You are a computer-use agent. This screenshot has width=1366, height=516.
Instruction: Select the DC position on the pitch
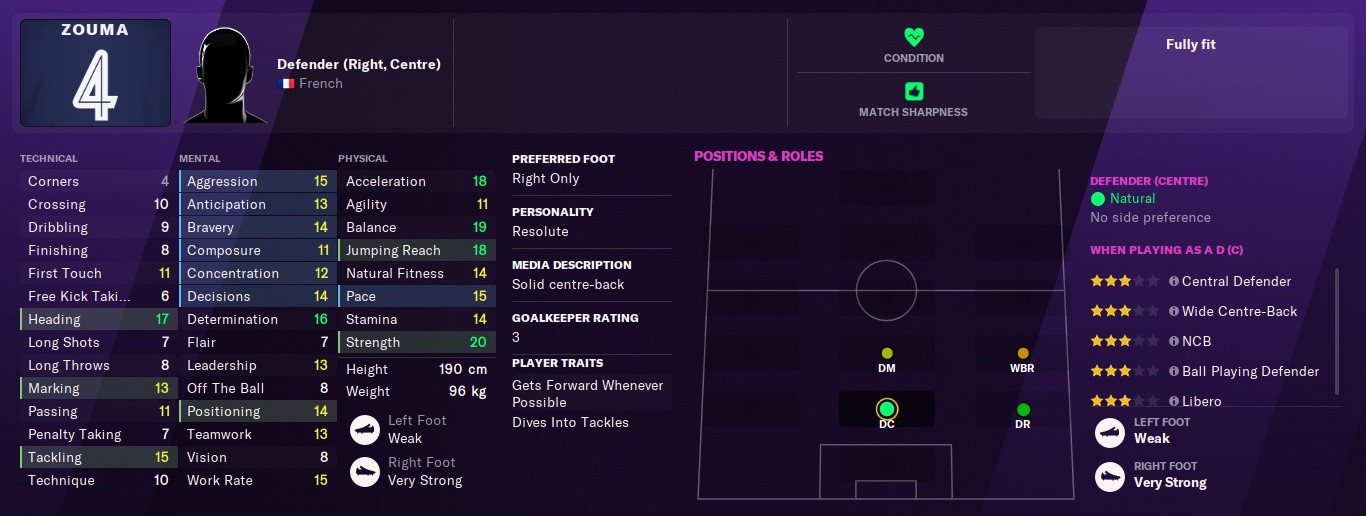pos(886,409)
